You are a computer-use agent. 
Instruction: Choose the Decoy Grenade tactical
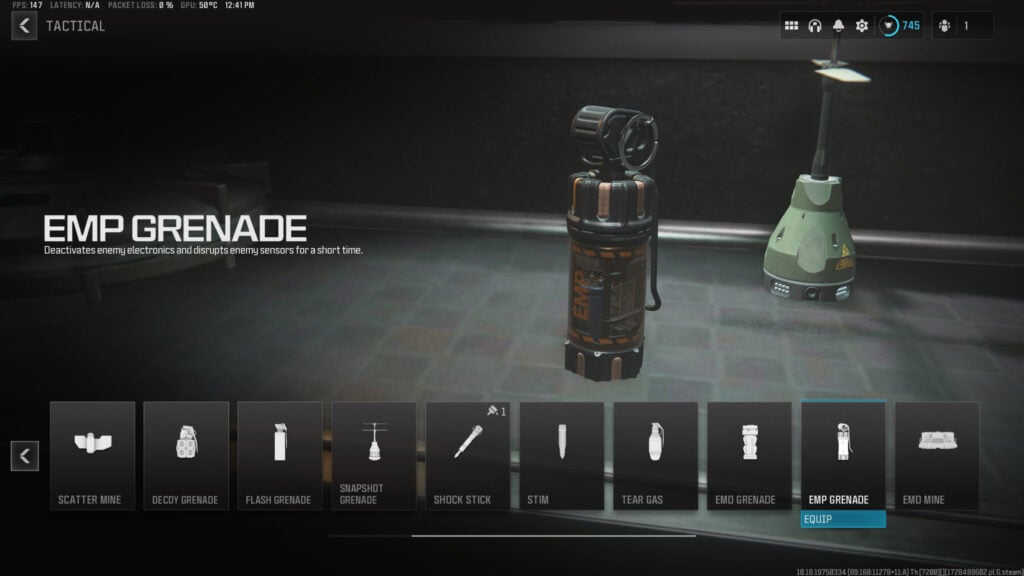[186, 455]
